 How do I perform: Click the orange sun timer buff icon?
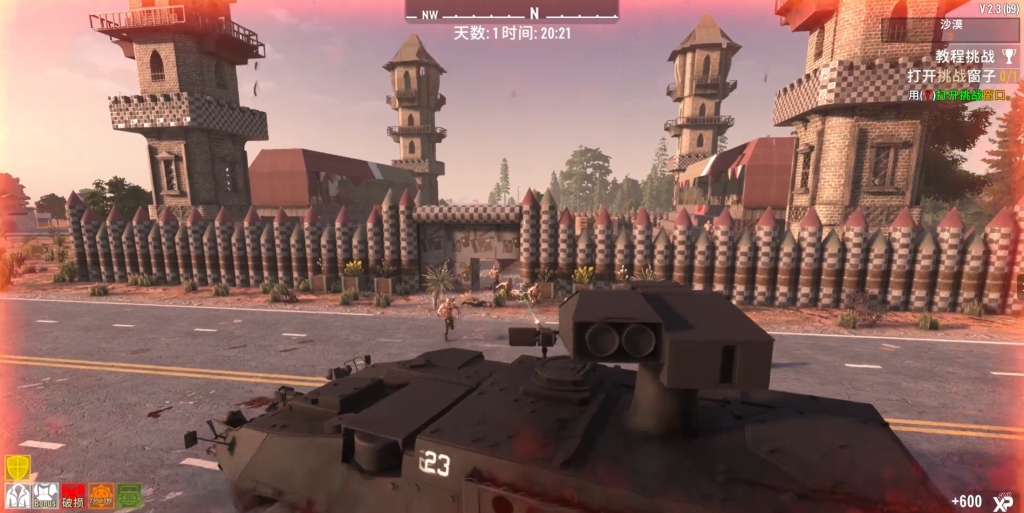pyautogui.click(x=101, y=495)
